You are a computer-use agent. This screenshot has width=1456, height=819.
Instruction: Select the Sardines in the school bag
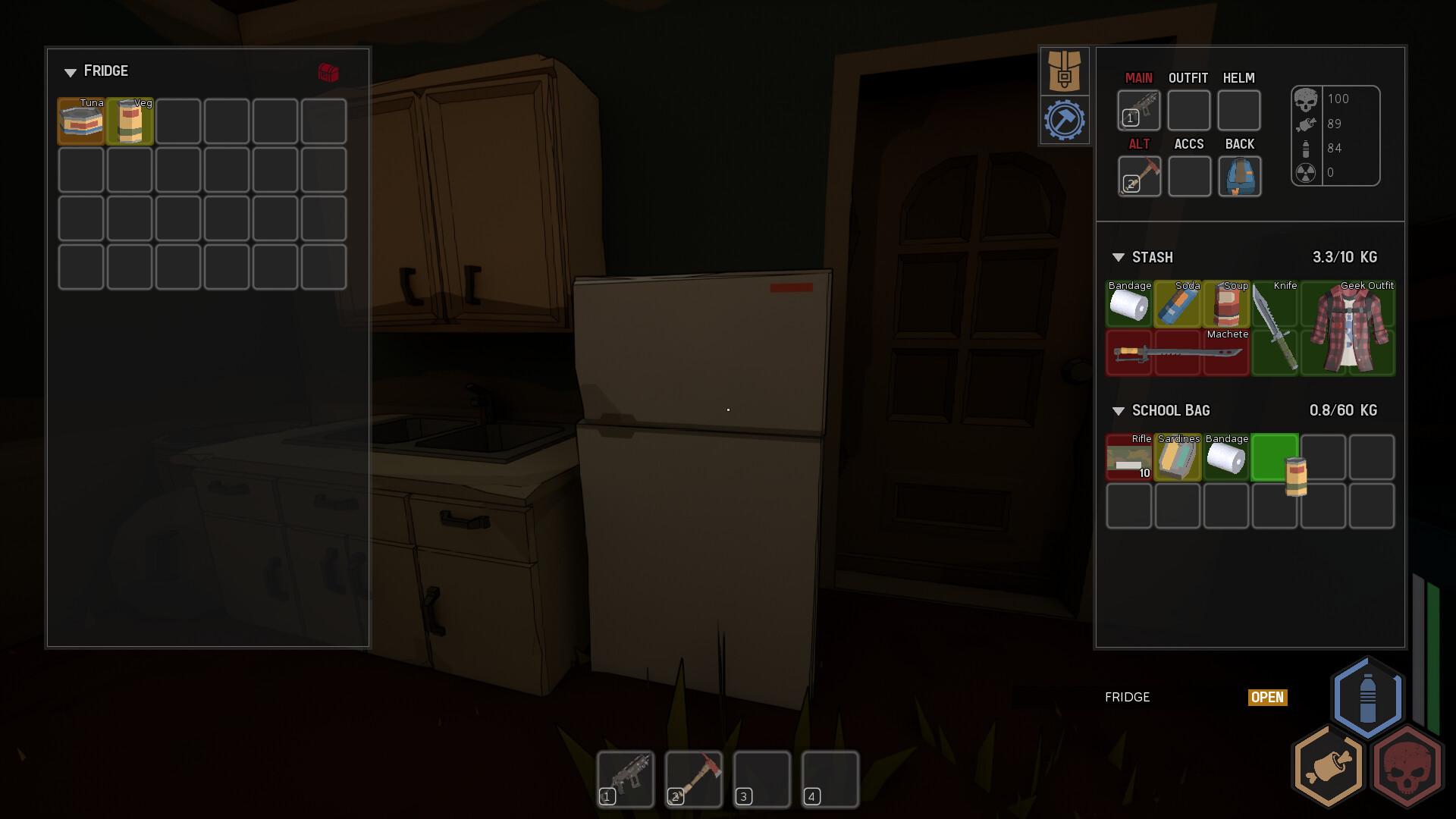pyautogui.click(x=1178, y=457)
